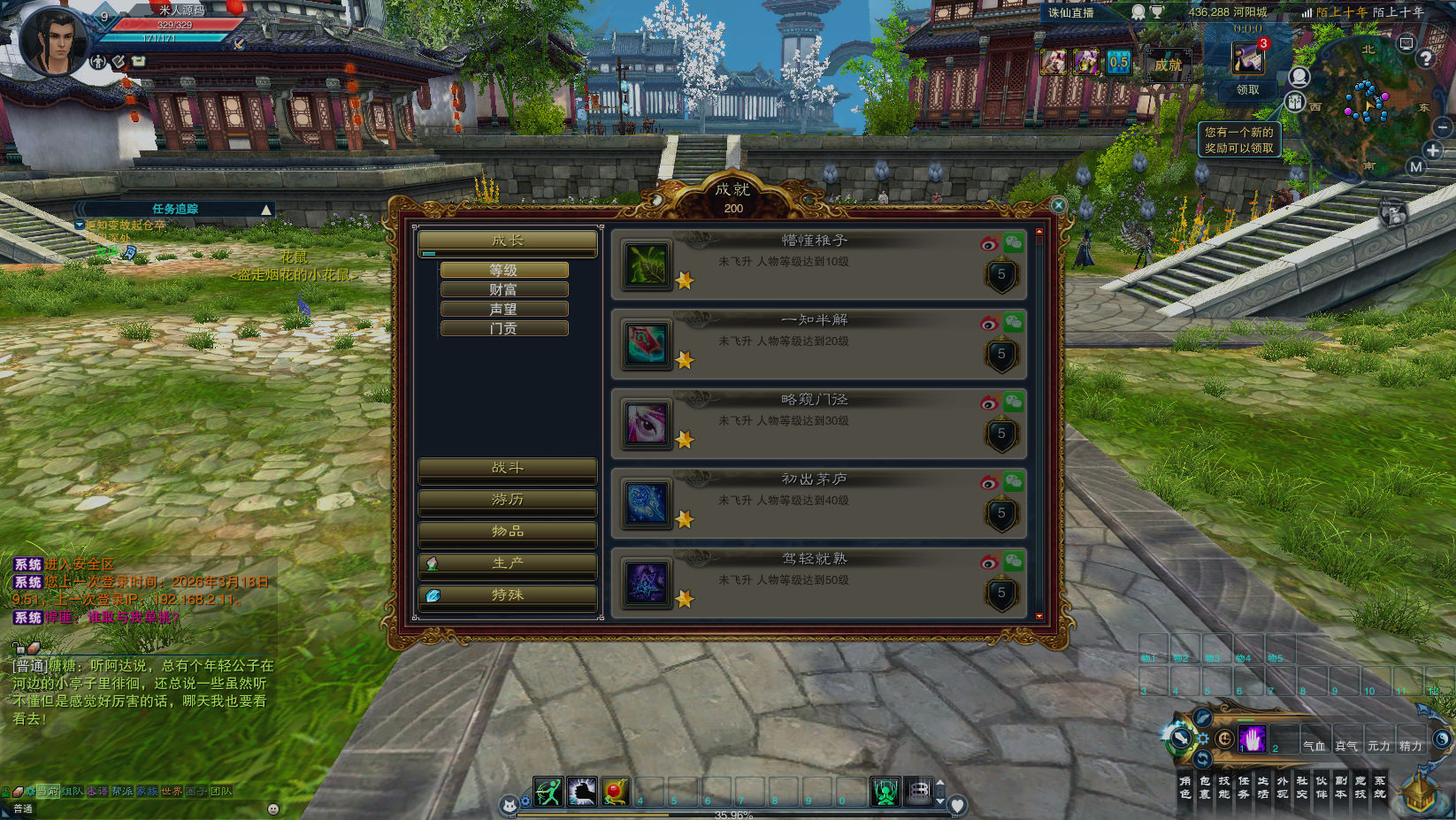Collapse the 任务追踪 quest tracker
The width and height of the screenshot is (1456, 820).
click(265, 210)
